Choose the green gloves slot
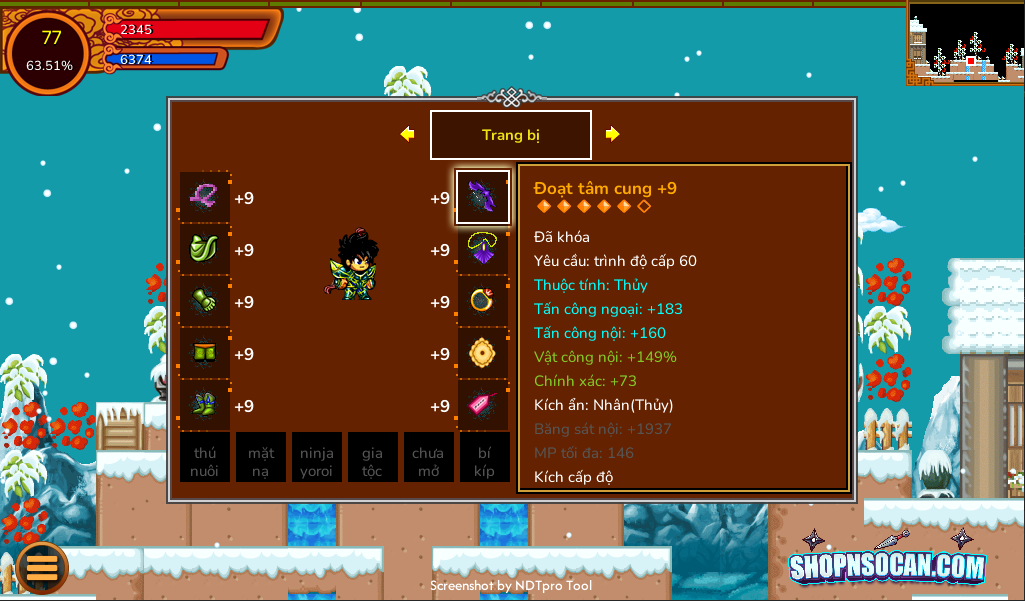 [205, 302]
